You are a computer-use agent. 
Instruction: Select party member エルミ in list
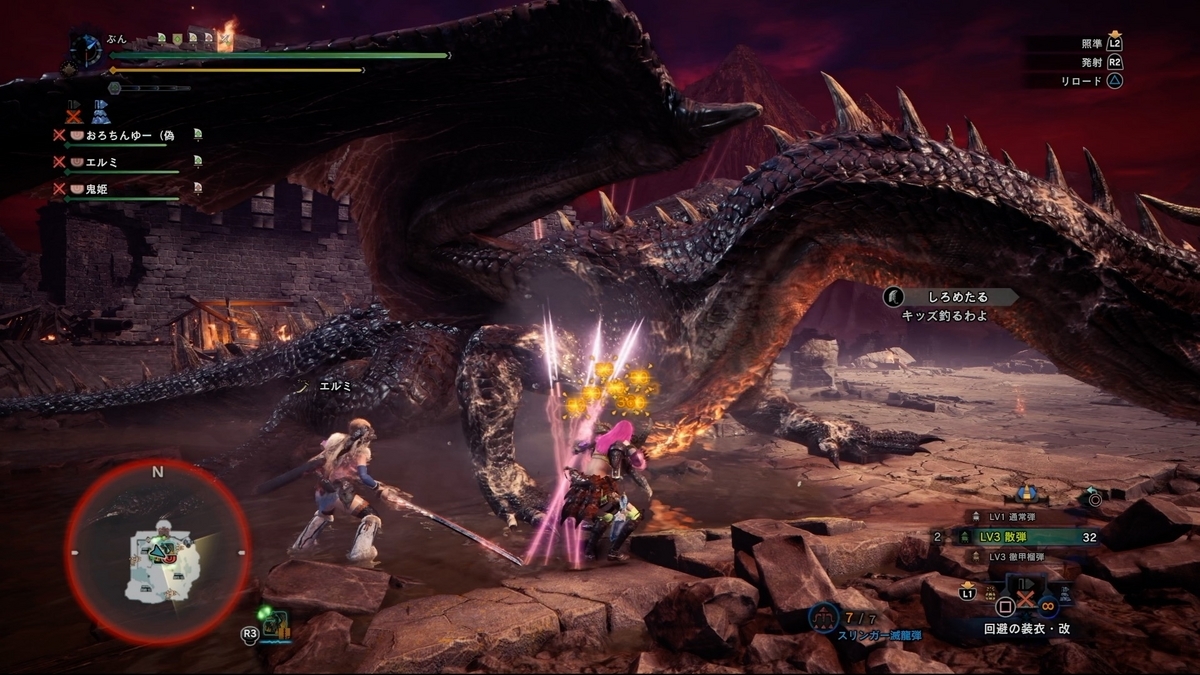pyautogui.click(x=105, y=161)
